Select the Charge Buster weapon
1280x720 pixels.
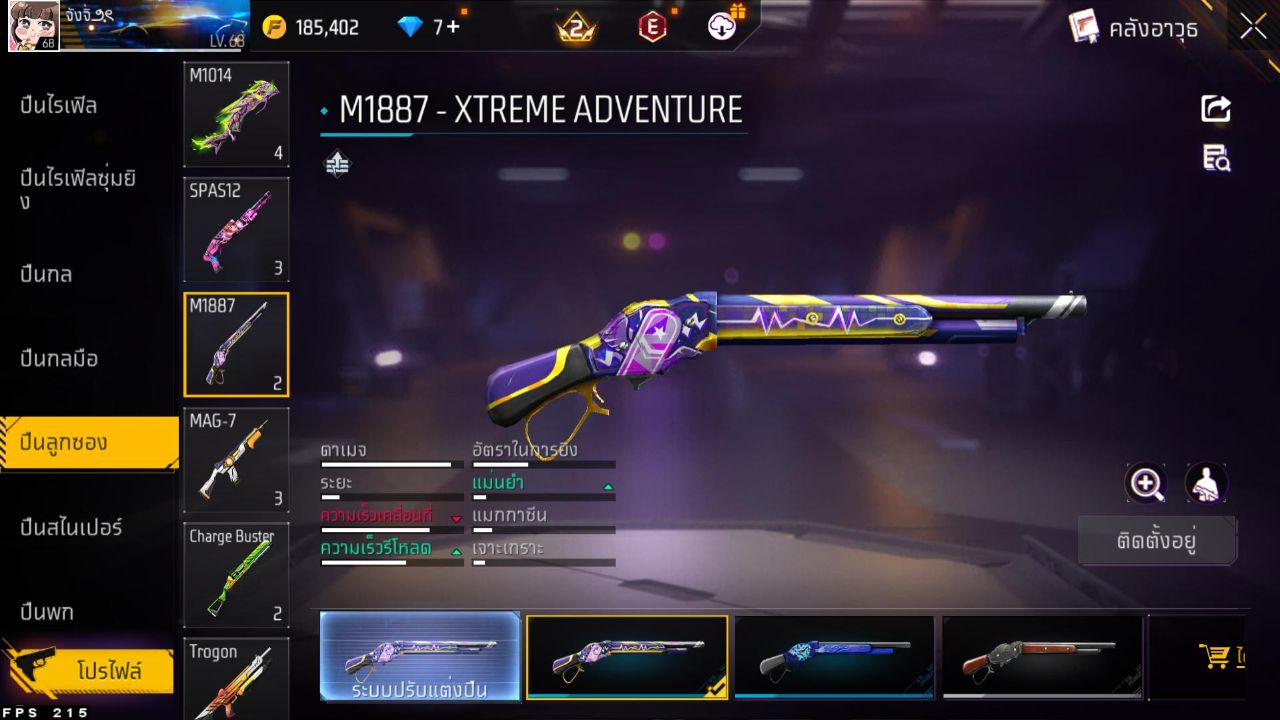[x=236, y=575]
